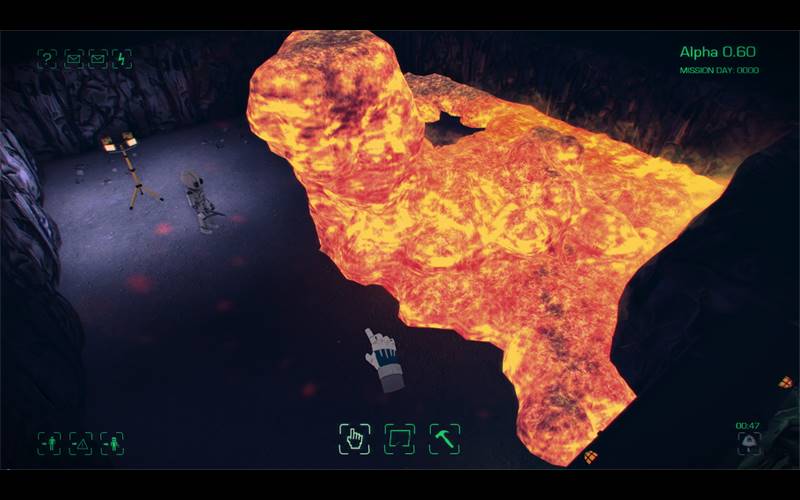Select the warning triangle alert icon

[80, 442]
